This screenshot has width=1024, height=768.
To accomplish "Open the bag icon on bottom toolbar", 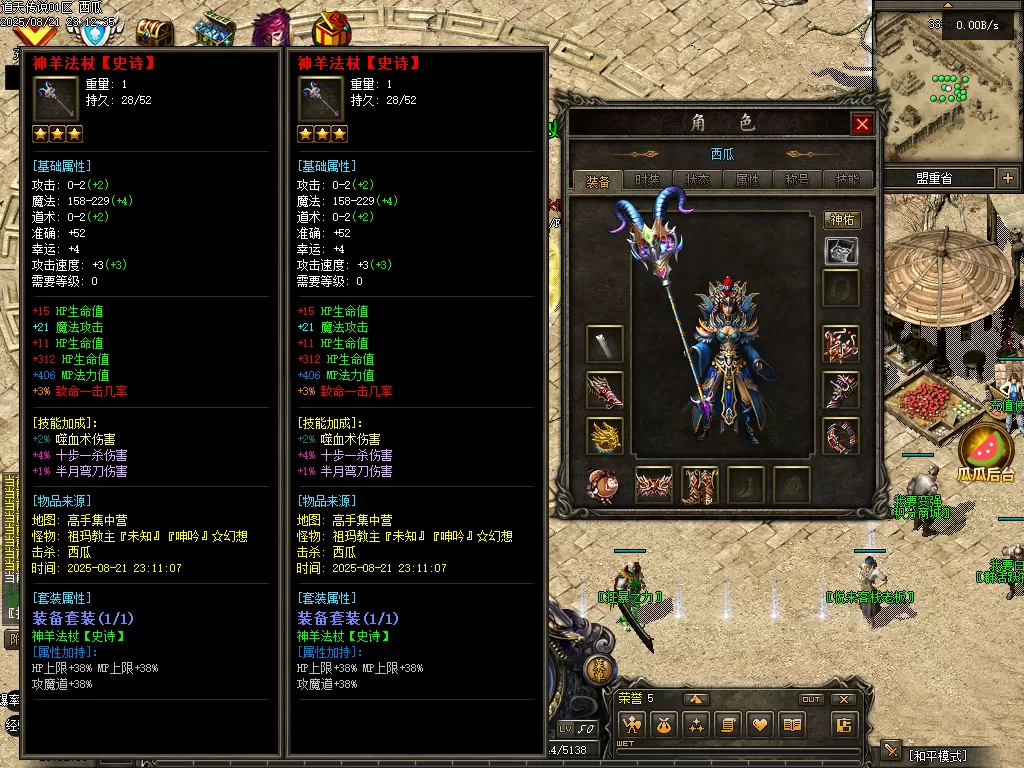I will pos(663,725).
